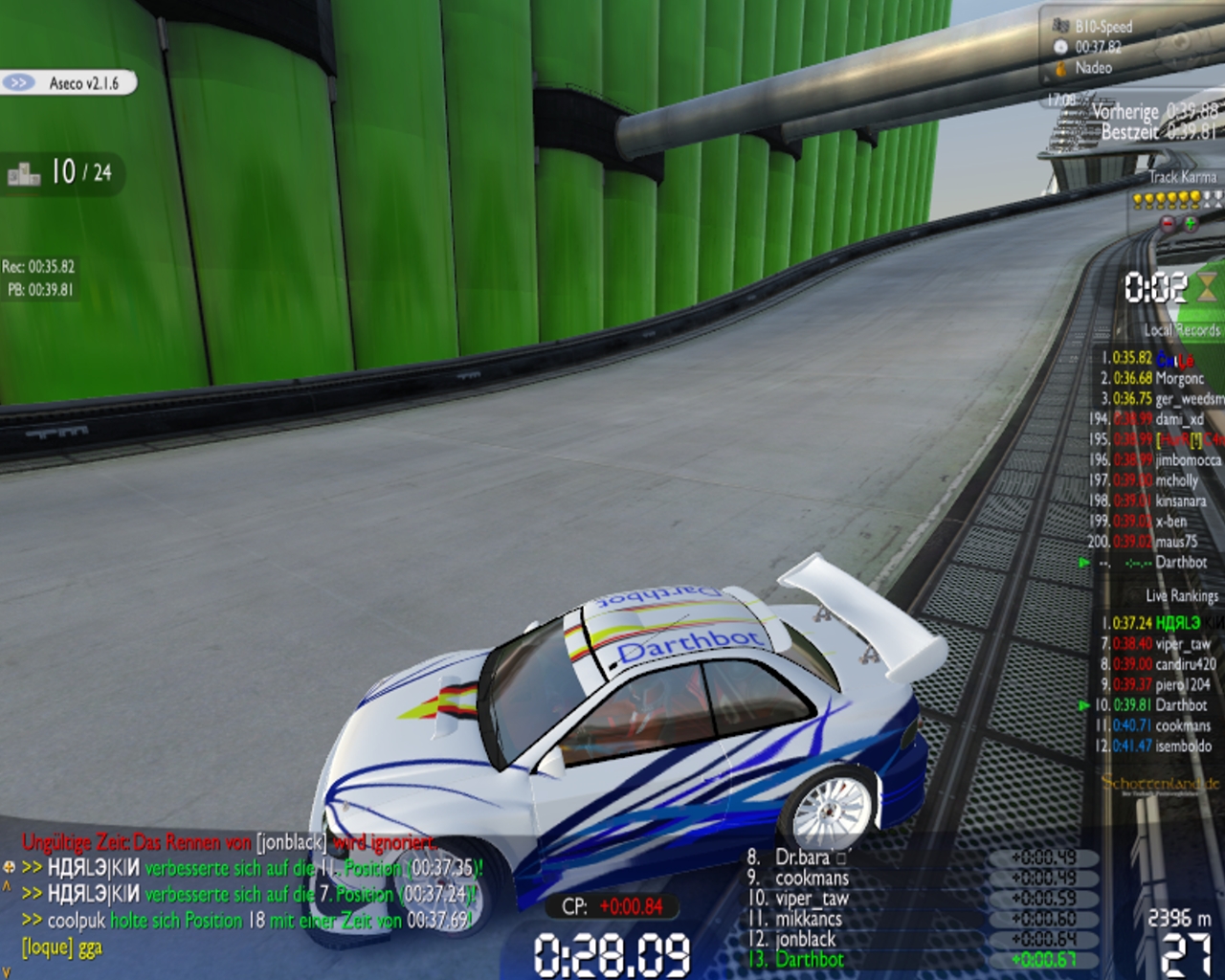Viewport: 1225px width, 980px height.
Task: Open the Live Rankings widget header
Action: [x=1181, y=595]
